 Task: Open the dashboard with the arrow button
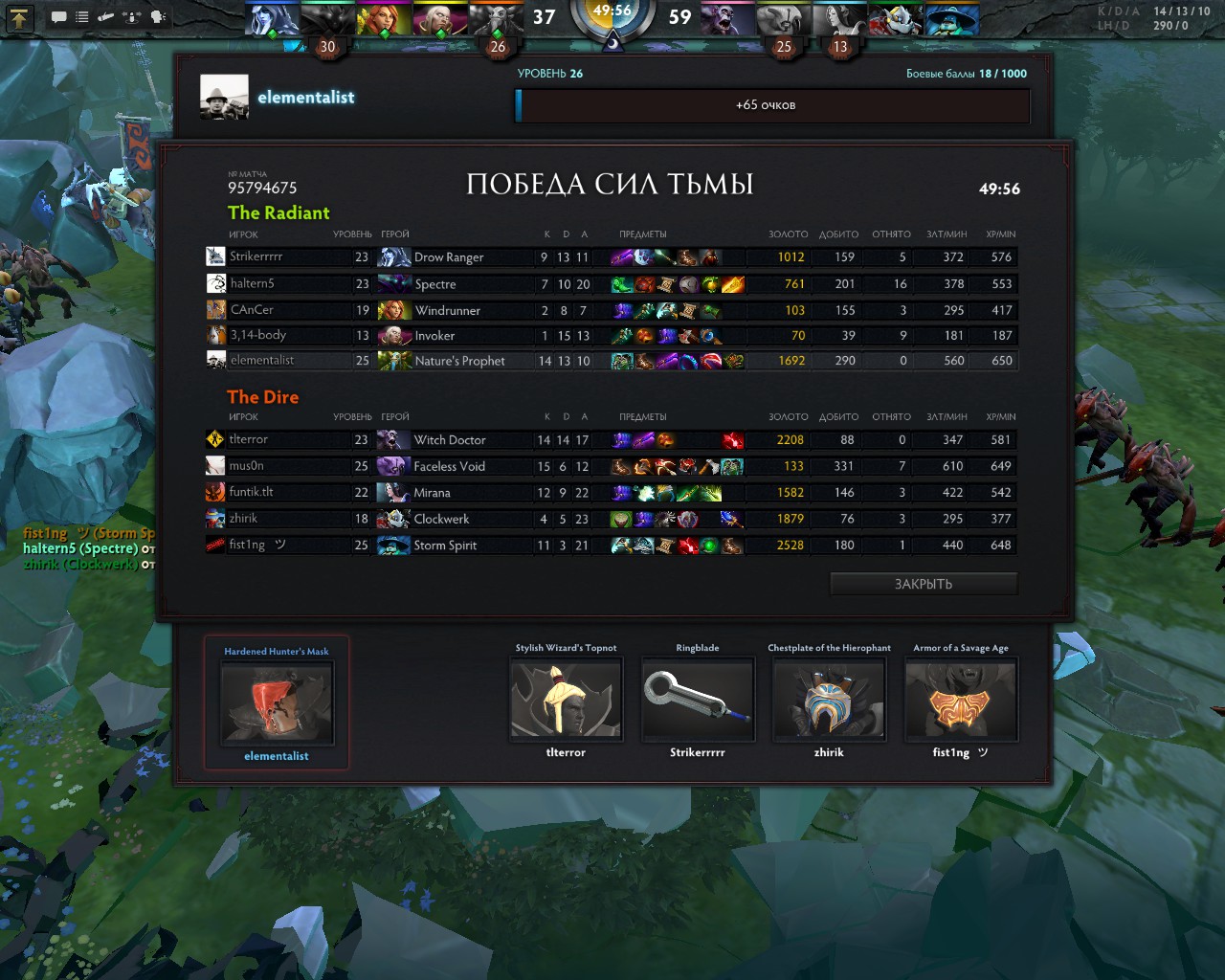20,16
